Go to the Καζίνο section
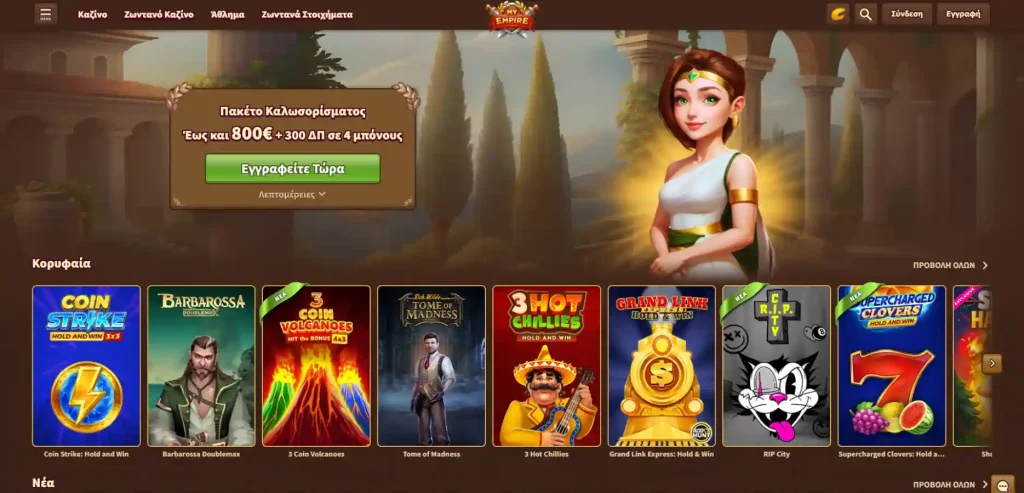 (93, 15)
